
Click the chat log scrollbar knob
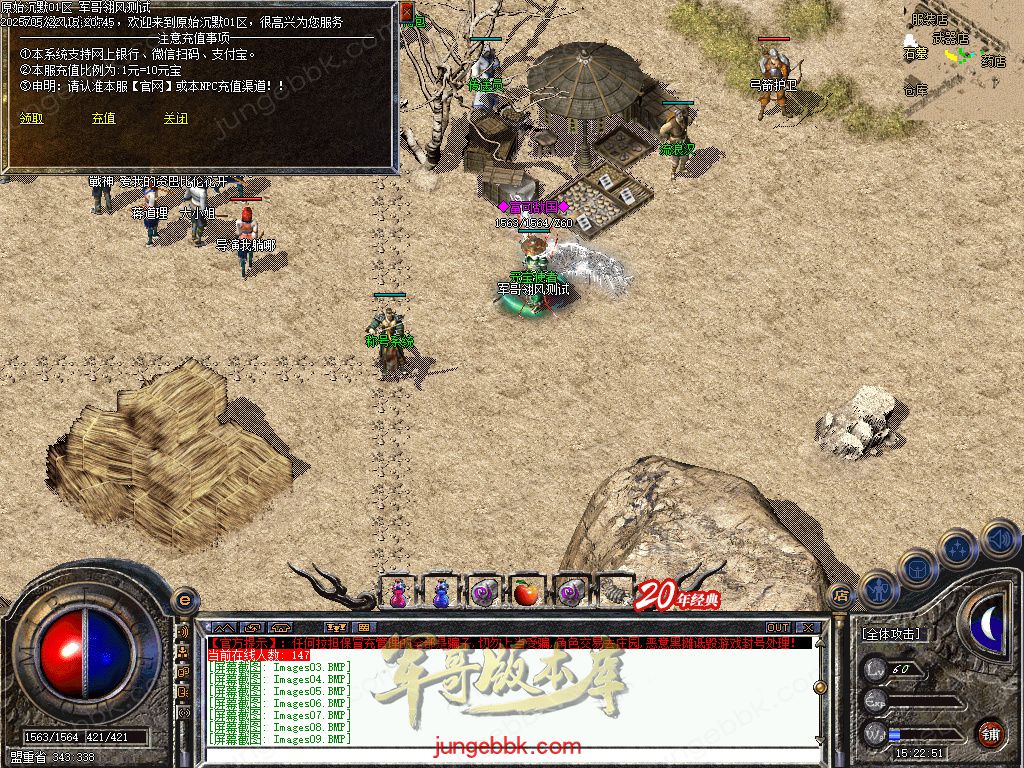click(x=820, y=688)
